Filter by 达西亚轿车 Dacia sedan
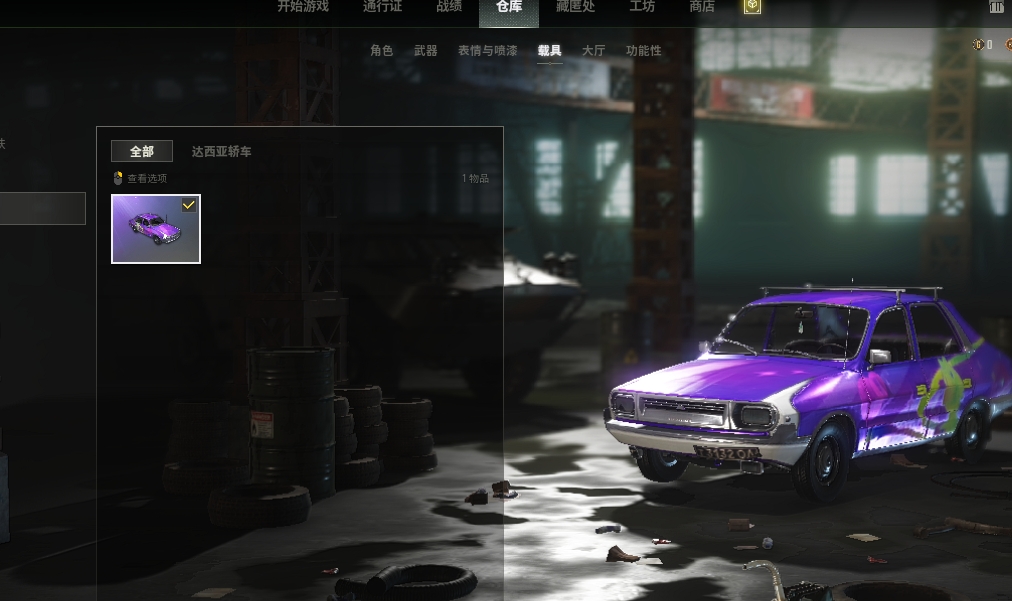This screenshot has width=1012, height=601. point(222,152)
